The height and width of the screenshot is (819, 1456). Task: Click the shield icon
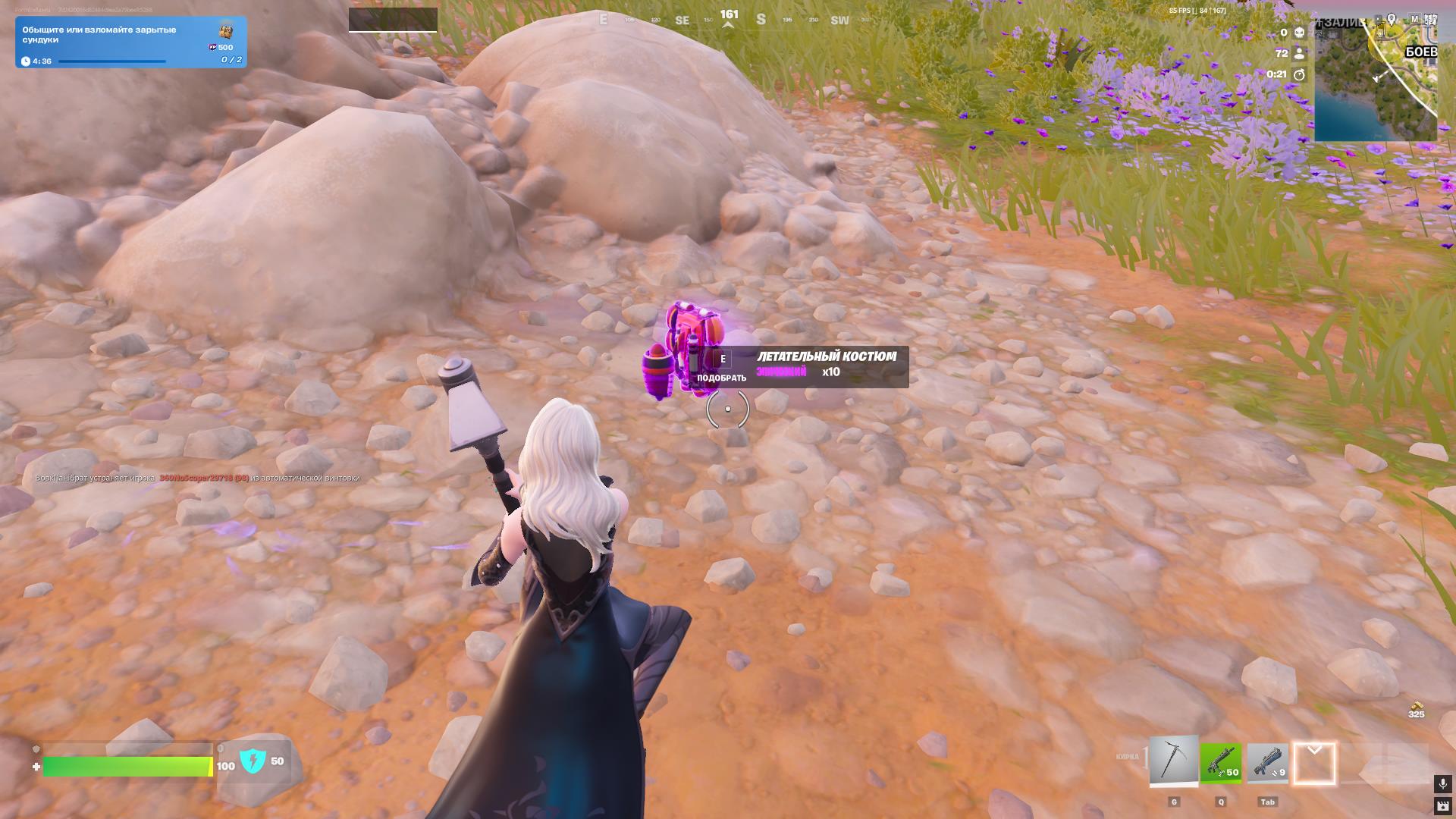point(253,761)
